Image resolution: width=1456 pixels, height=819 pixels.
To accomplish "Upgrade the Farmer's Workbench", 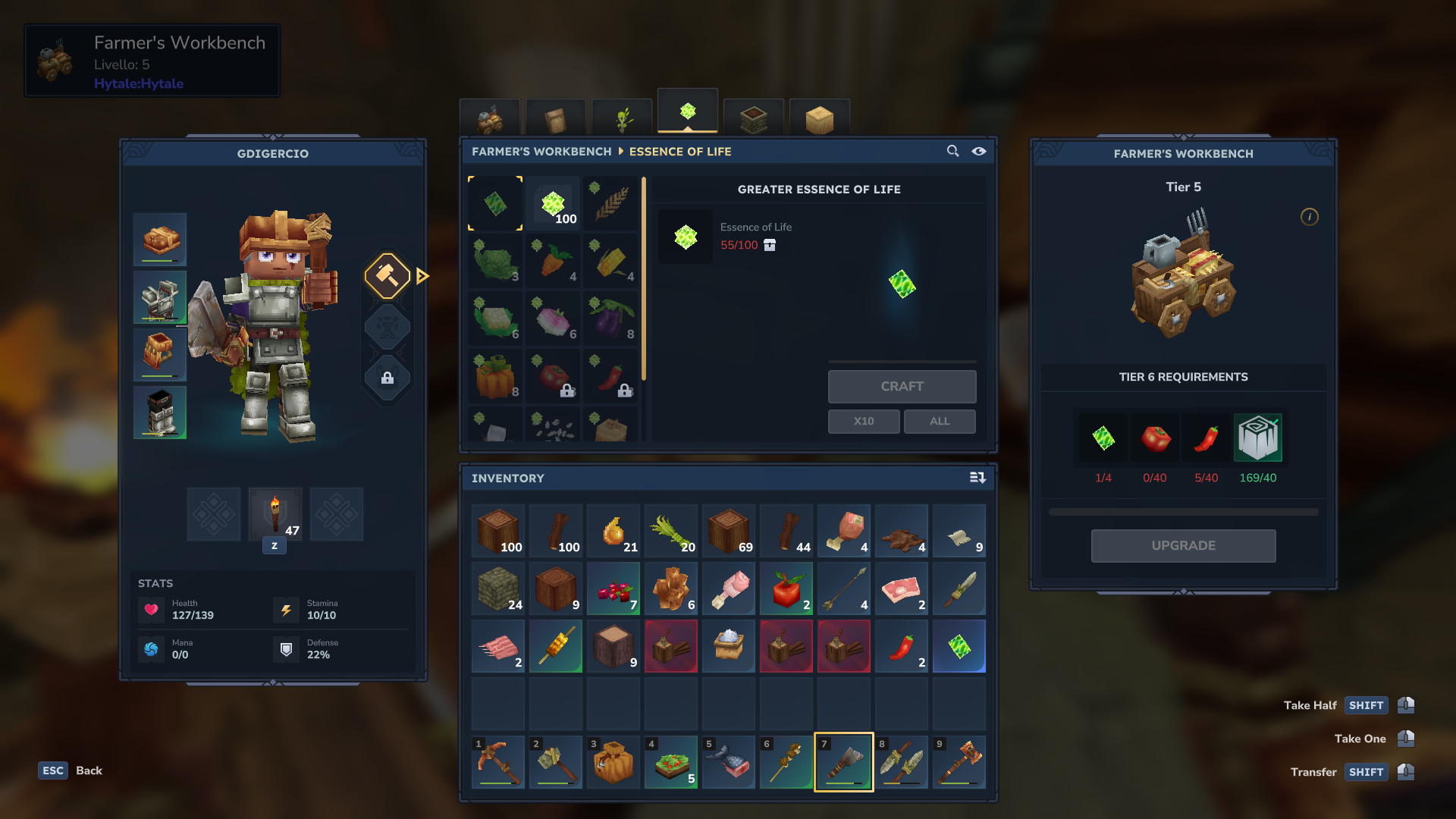I will 1183,546.
